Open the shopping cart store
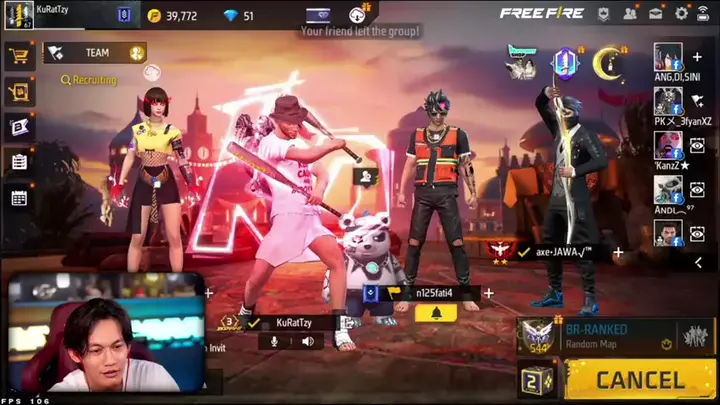720x405 pixels. point(18,56)
